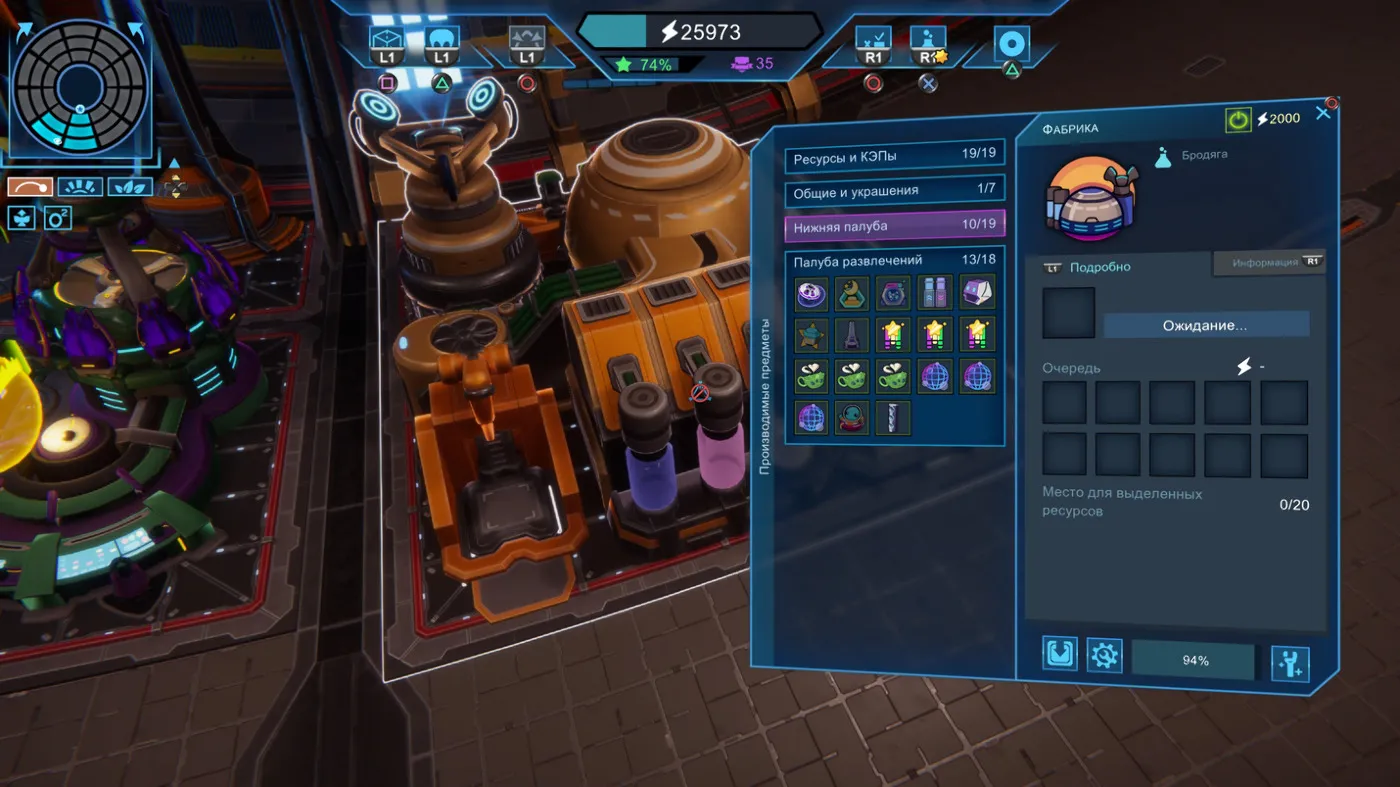1400x787 pixels.
Task: Select the crescent moon item
Action: pos(852,293)
